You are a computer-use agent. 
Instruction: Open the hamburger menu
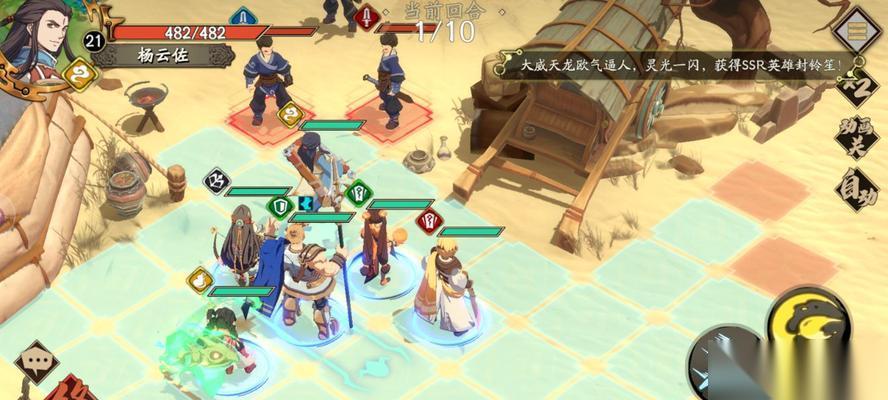pos(856,31)
